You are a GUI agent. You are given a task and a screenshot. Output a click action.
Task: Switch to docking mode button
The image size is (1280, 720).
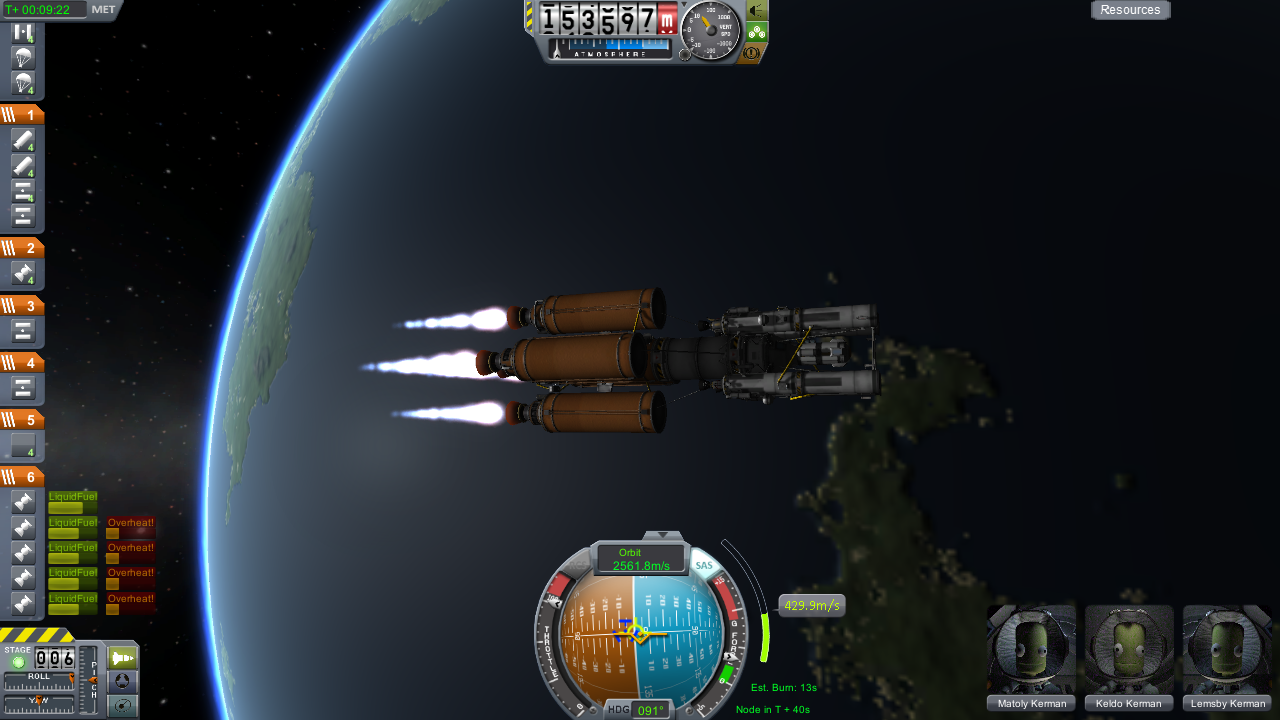[x=122, y=681]
